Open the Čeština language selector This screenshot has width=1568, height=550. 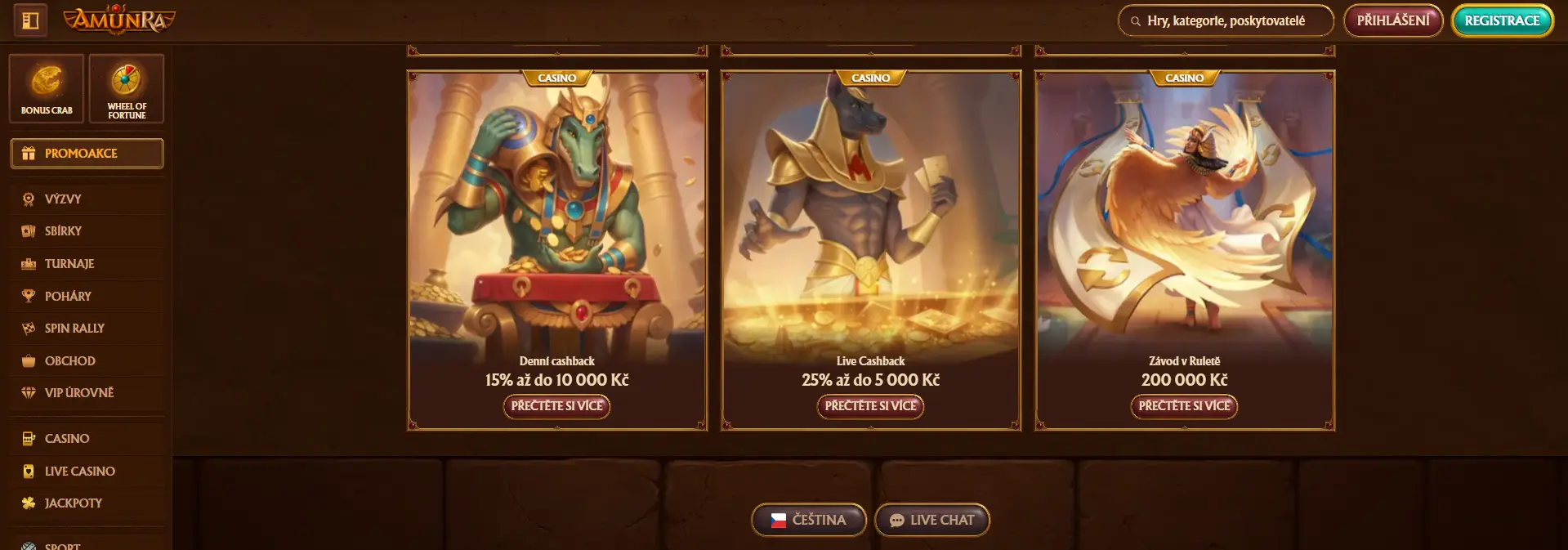808,520
